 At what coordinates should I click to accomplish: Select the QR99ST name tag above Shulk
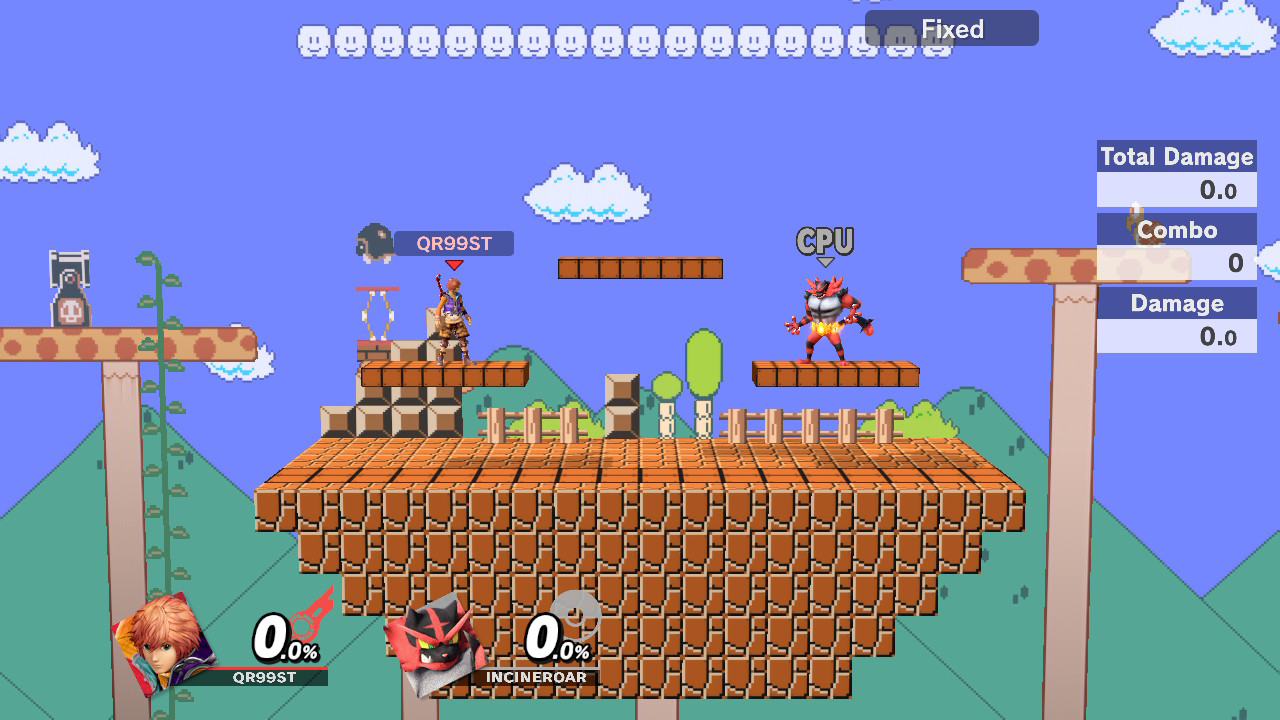pos(456,243)
